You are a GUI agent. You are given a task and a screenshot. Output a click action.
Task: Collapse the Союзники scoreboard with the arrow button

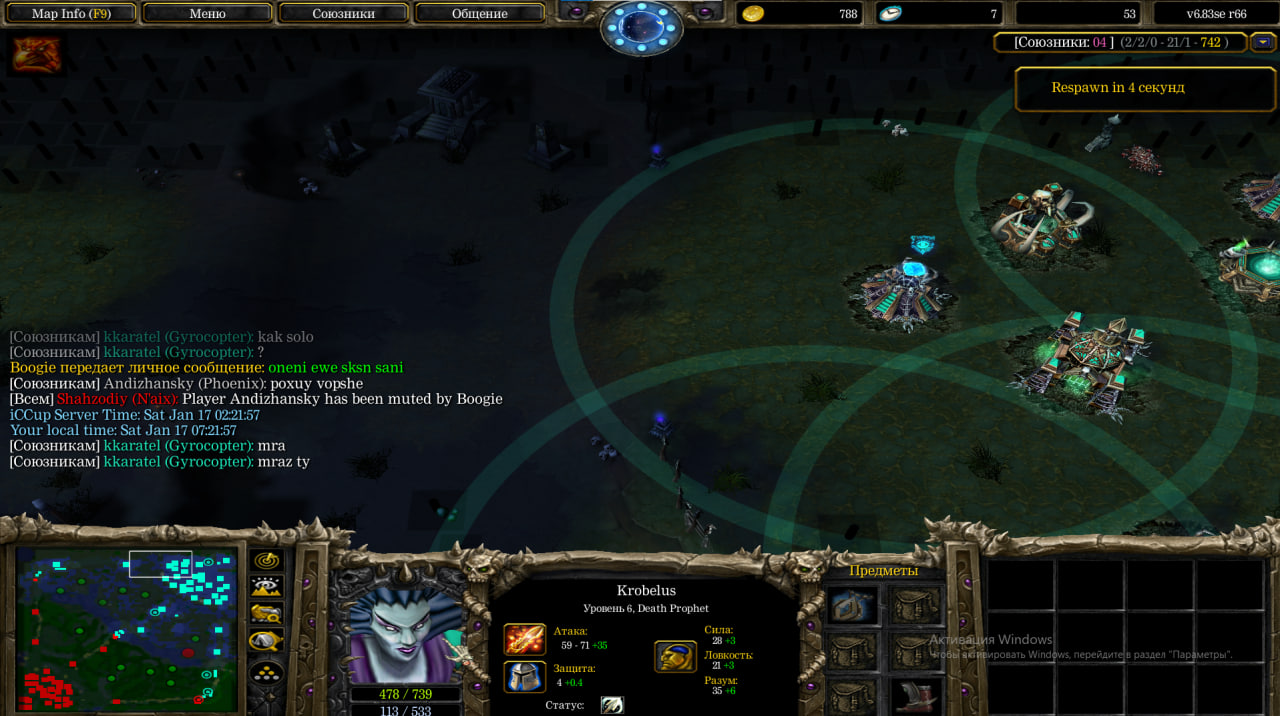click(1263, 42)
